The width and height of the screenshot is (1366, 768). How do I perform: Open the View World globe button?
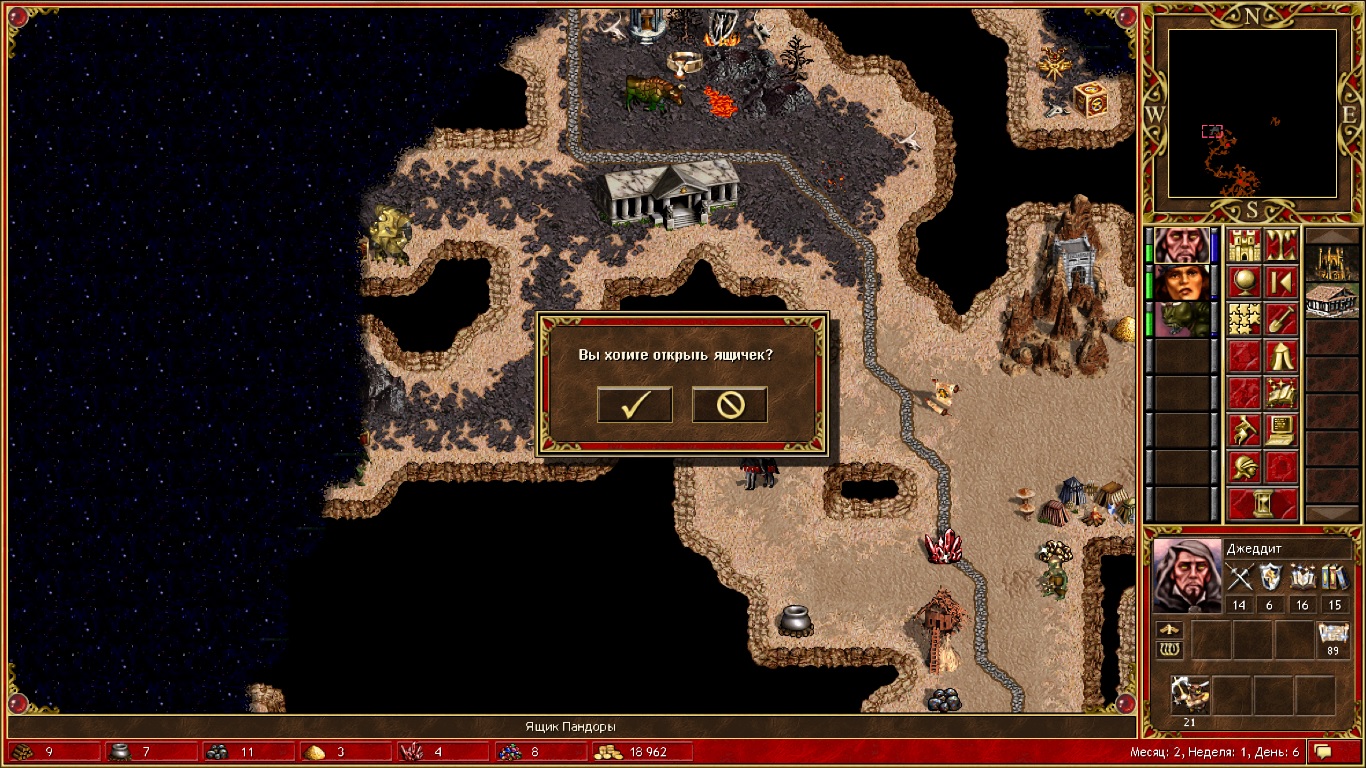tap(1244, 283)
